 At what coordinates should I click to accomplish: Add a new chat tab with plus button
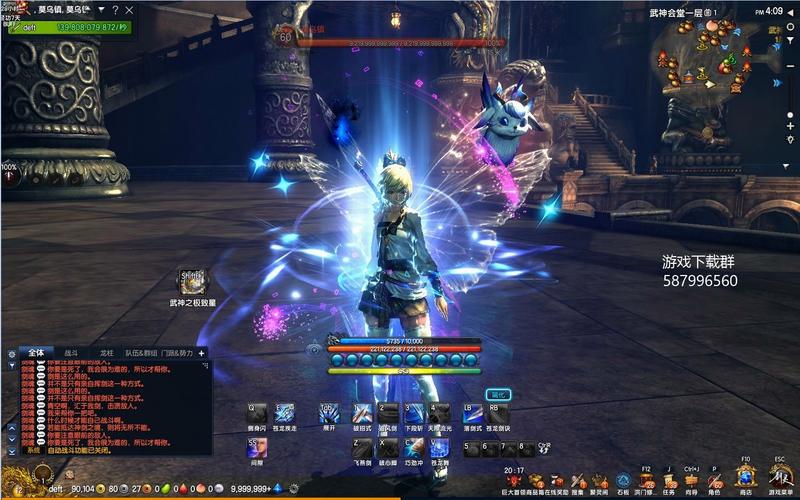[x=201, y=353]
